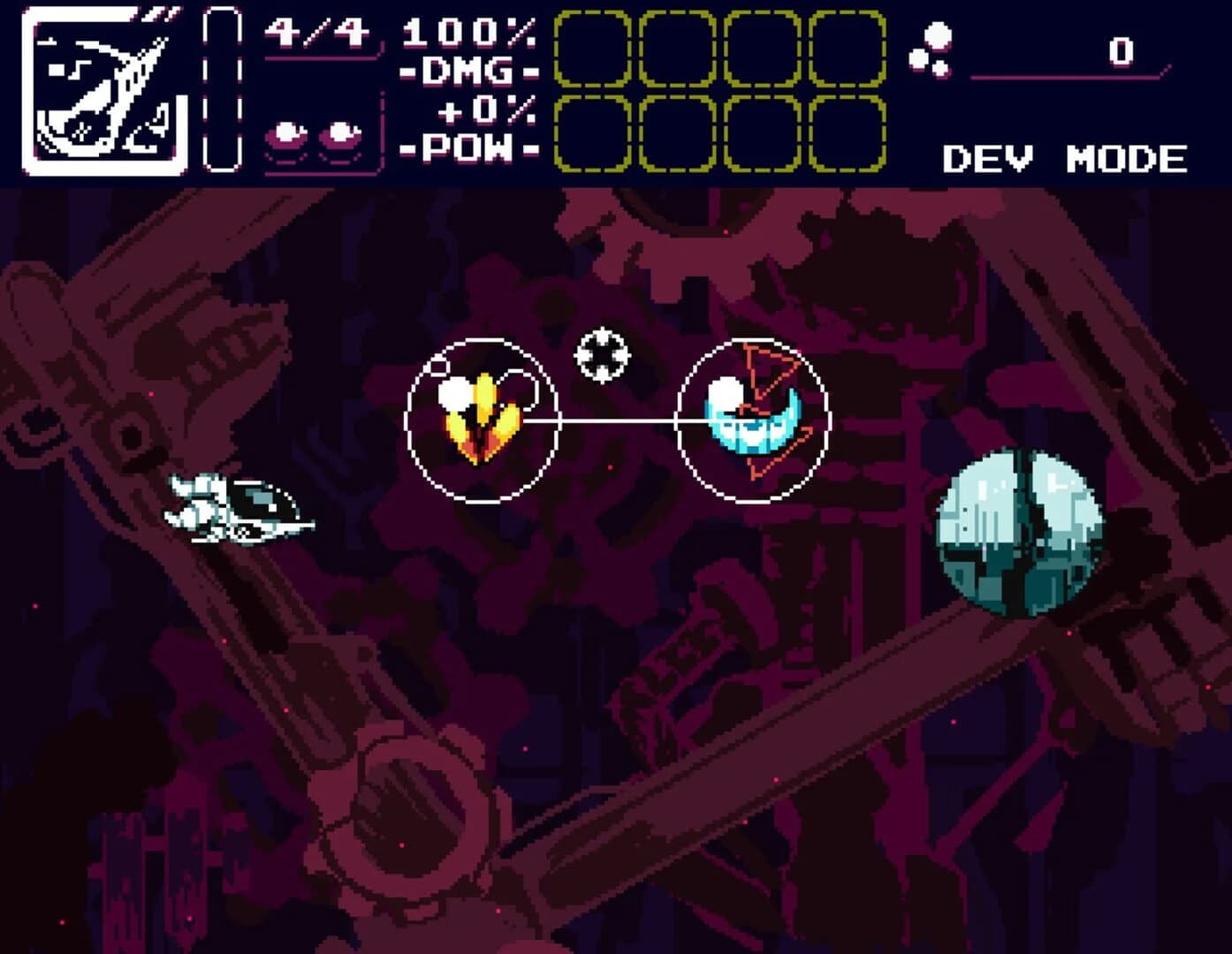Viewport: 1232px width, 954px height.
Task: Expand the POW stat readout
Action: [468, 146]
